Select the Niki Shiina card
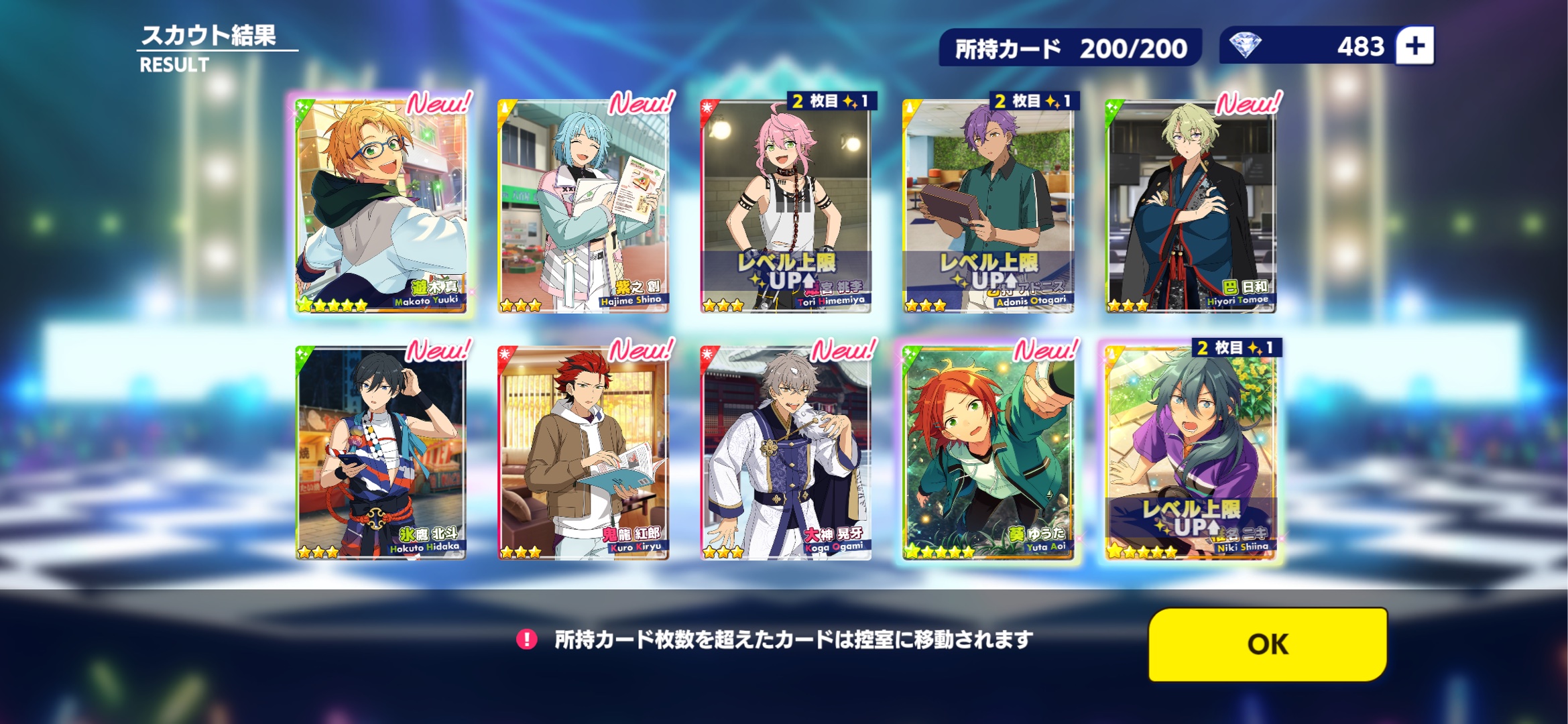This screenshot has width=1568, height=724. [1191, 452]
